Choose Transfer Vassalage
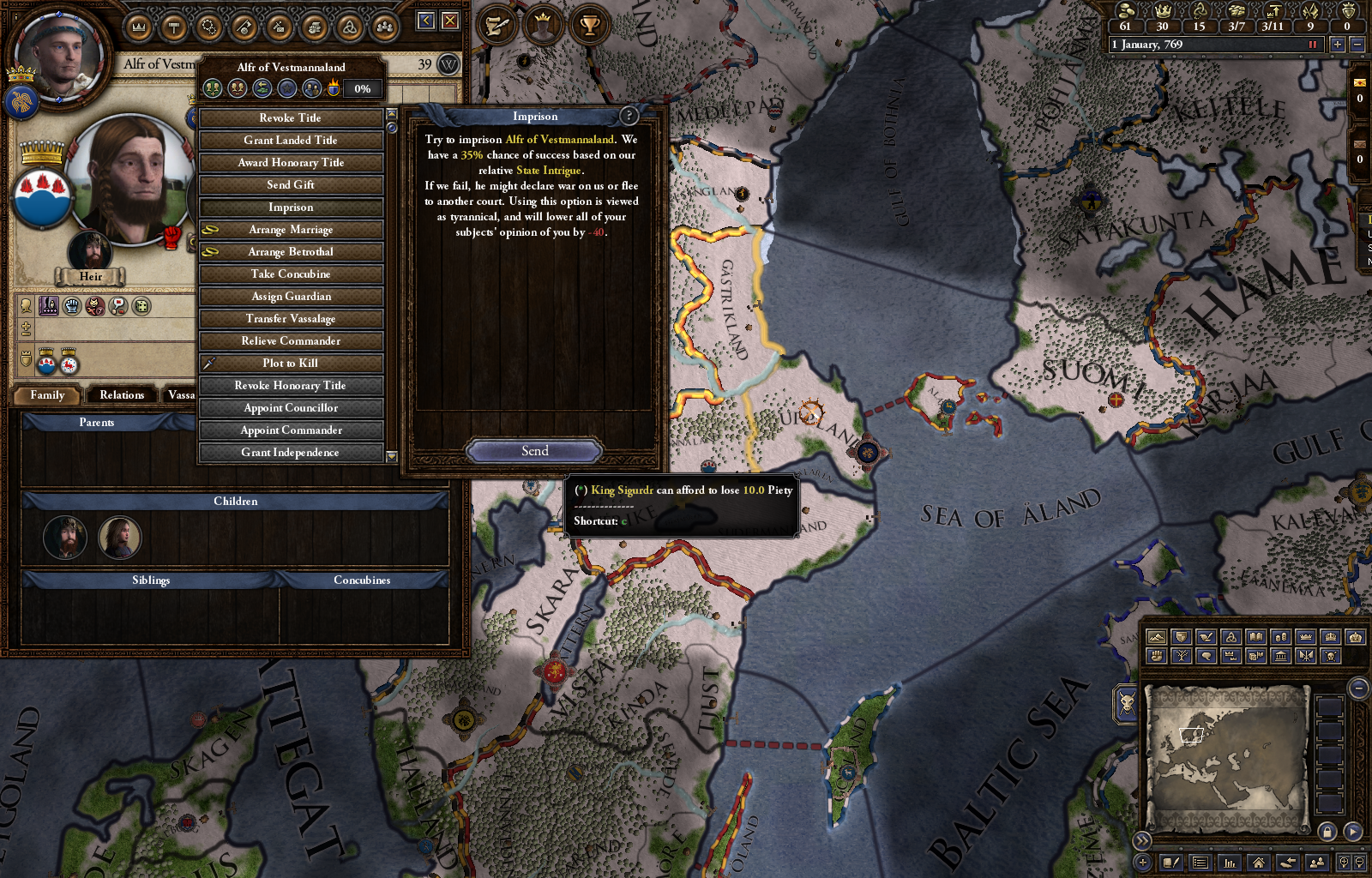 click(291, 318)
